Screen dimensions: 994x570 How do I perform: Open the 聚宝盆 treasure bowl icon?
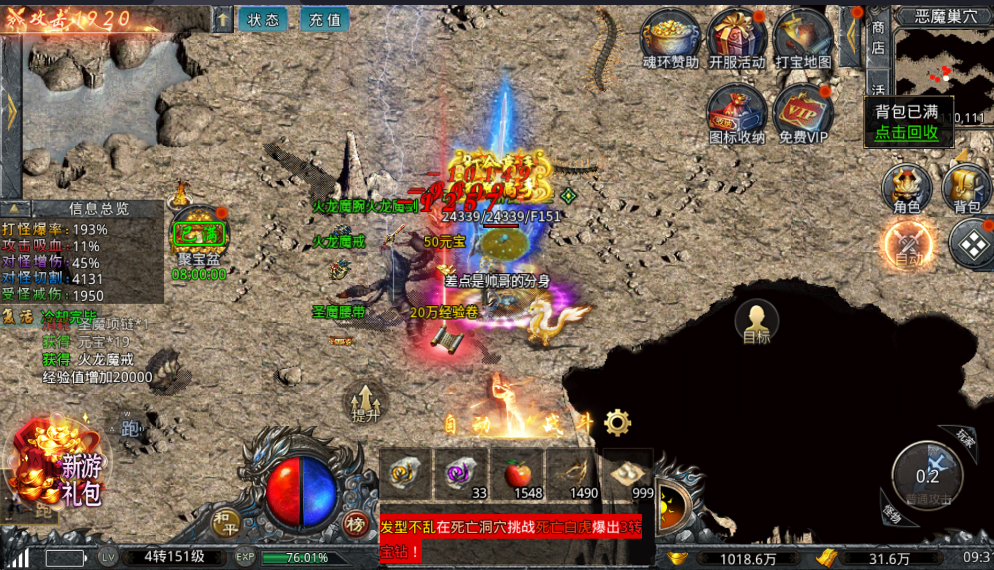click(199, 238)
